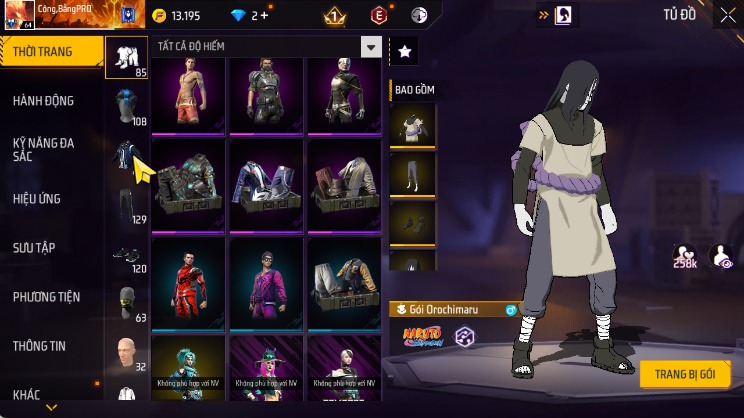This screenshot has width=744, height=418.
Task: Open the KỸ NĂNG ĐA SẮC section
Action: pos(44,150)
